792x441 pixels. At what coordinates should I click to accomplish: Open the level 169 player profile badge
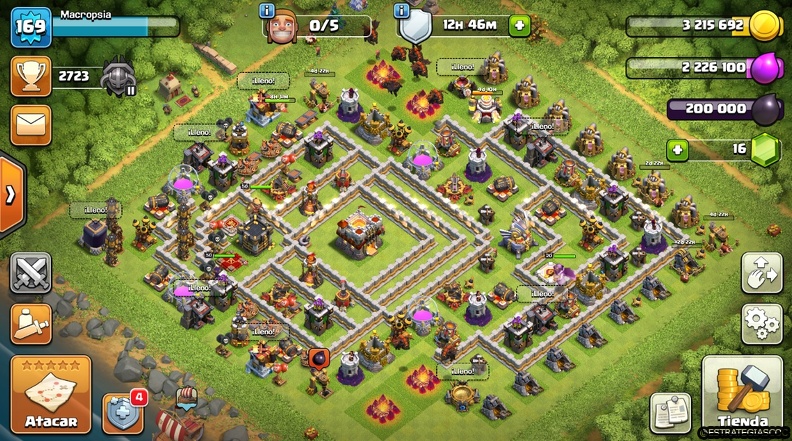[31, 26]
